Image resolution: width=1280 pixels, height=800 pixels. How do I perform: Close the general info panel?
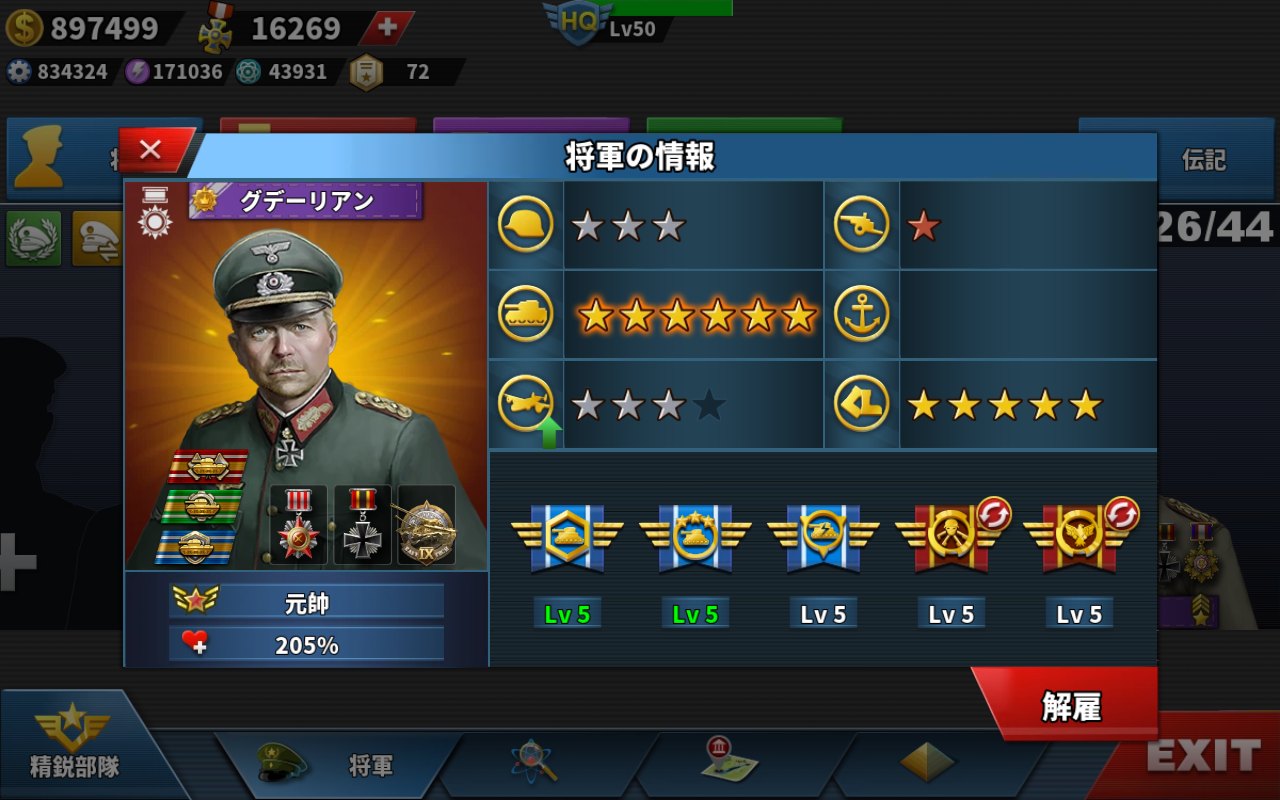[x=152, y=150]
